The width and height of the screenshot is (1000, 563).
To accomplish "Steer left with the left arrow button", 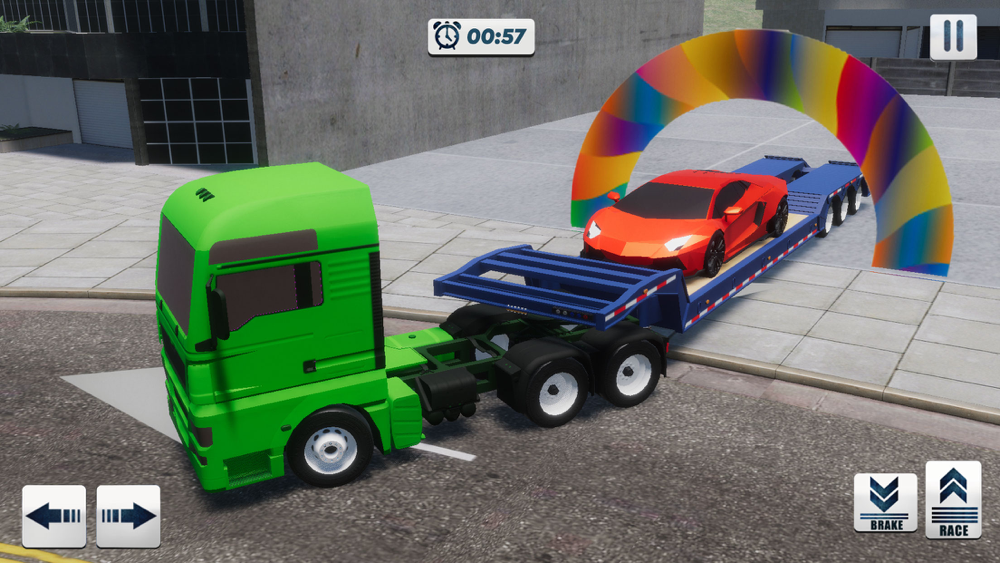I will pyautogui.click(x=54, y=516).
